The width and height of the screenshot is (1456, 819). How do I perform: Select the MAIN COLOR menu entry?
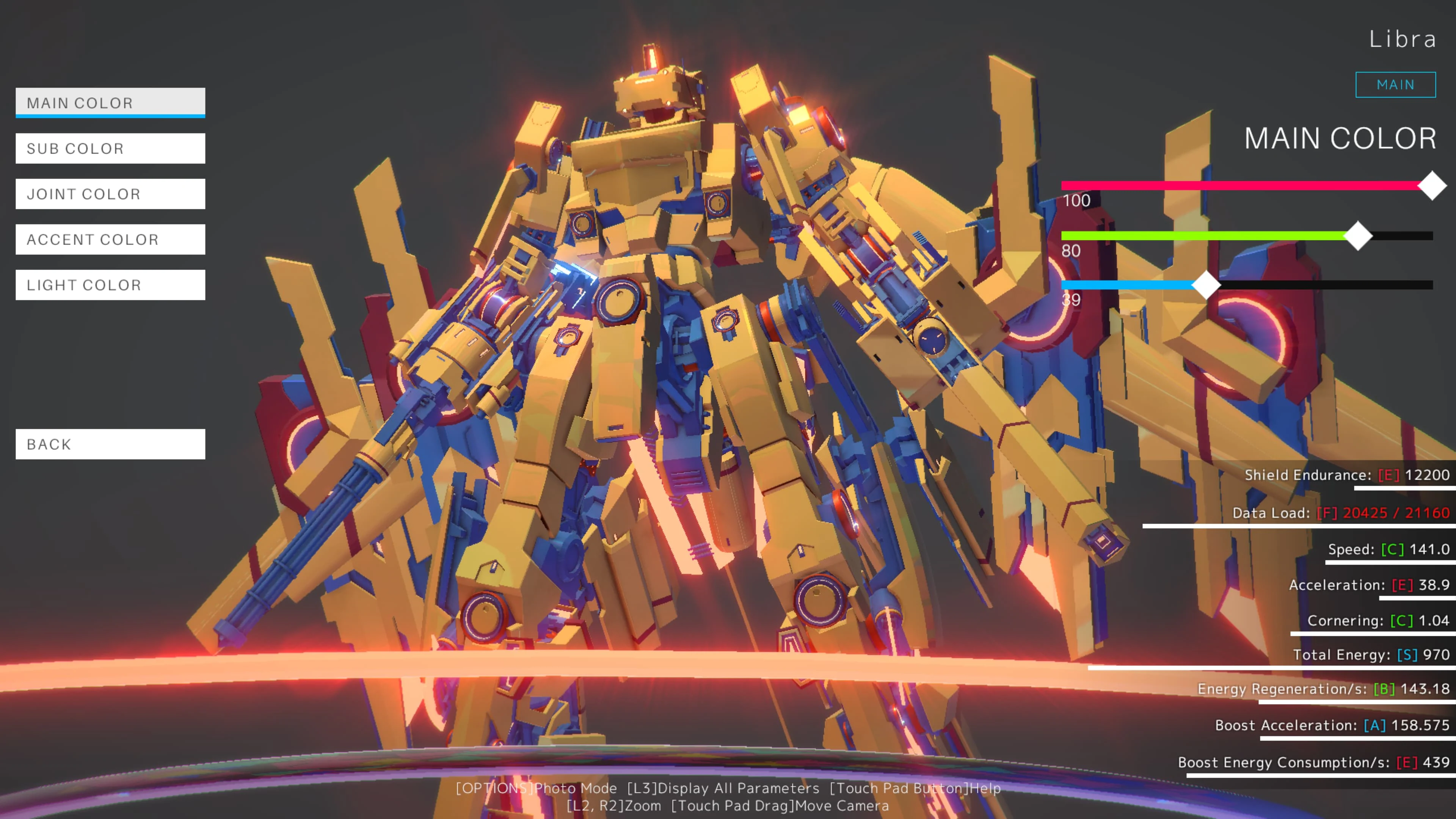[110, 102]
